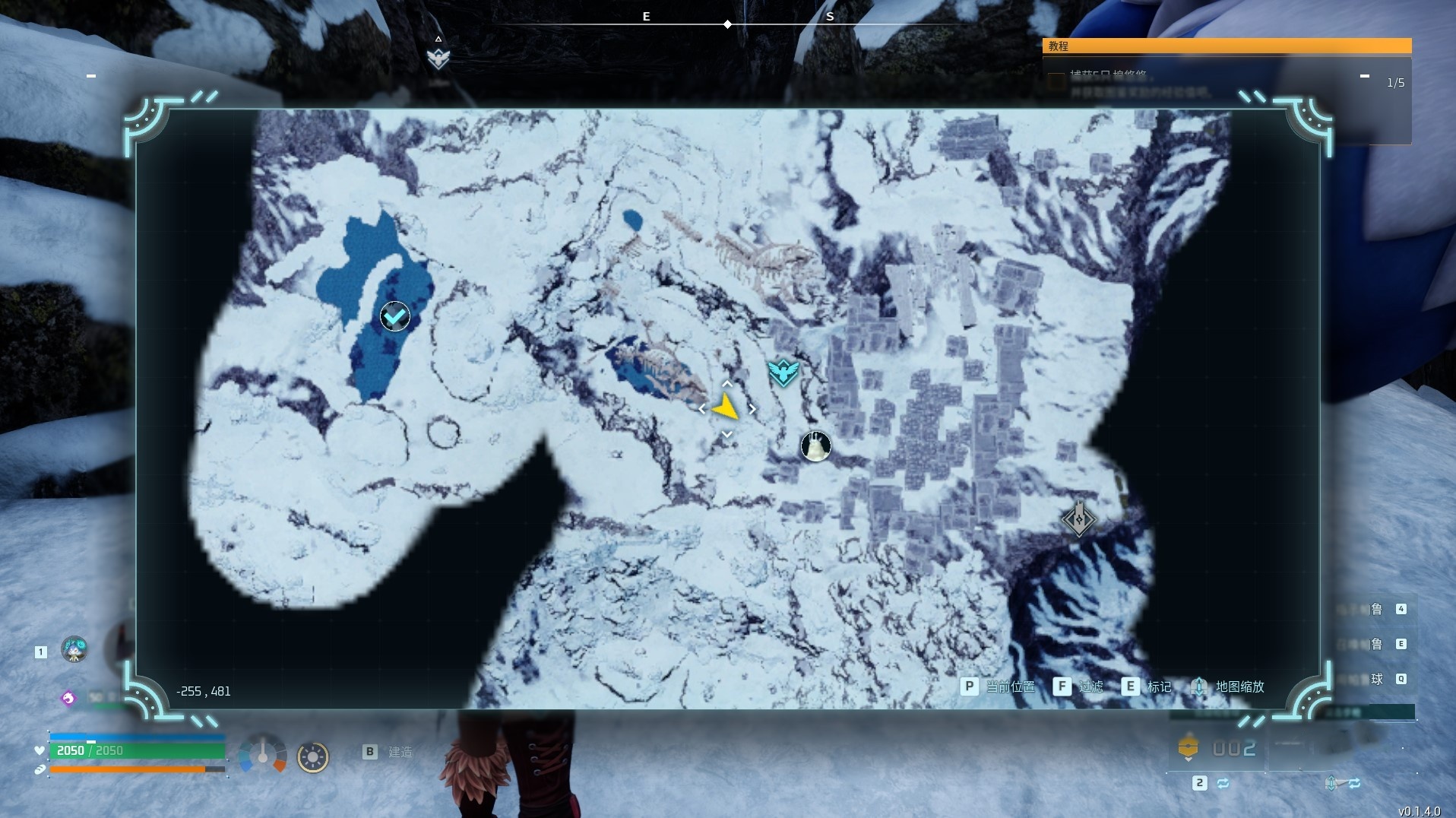Select the party Pal portrait in slot 1

[x=74, y=650]
